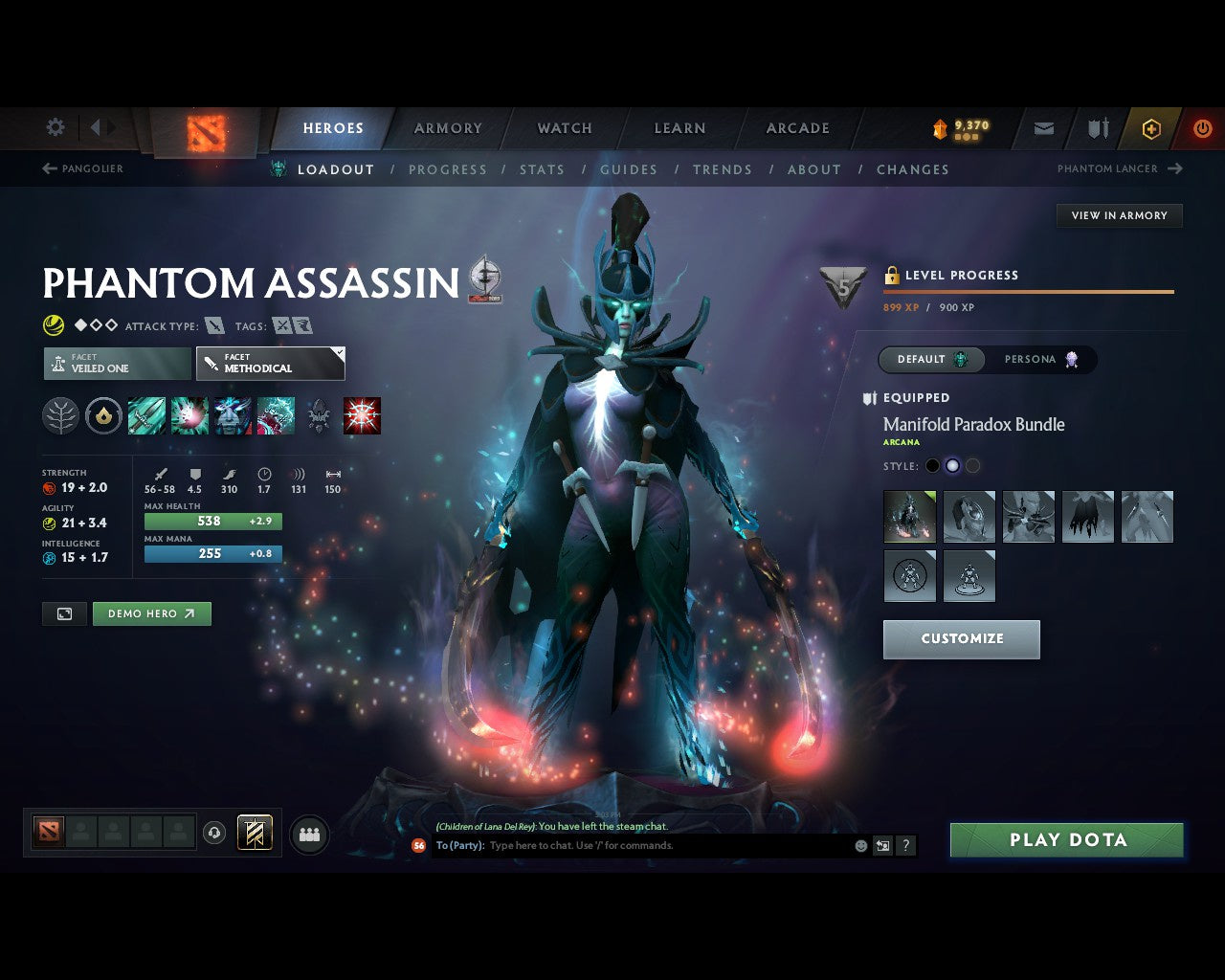Screen dimensions: 1225x980
Task: Go back to previous hero Pangolier
Action: point(83,168)
